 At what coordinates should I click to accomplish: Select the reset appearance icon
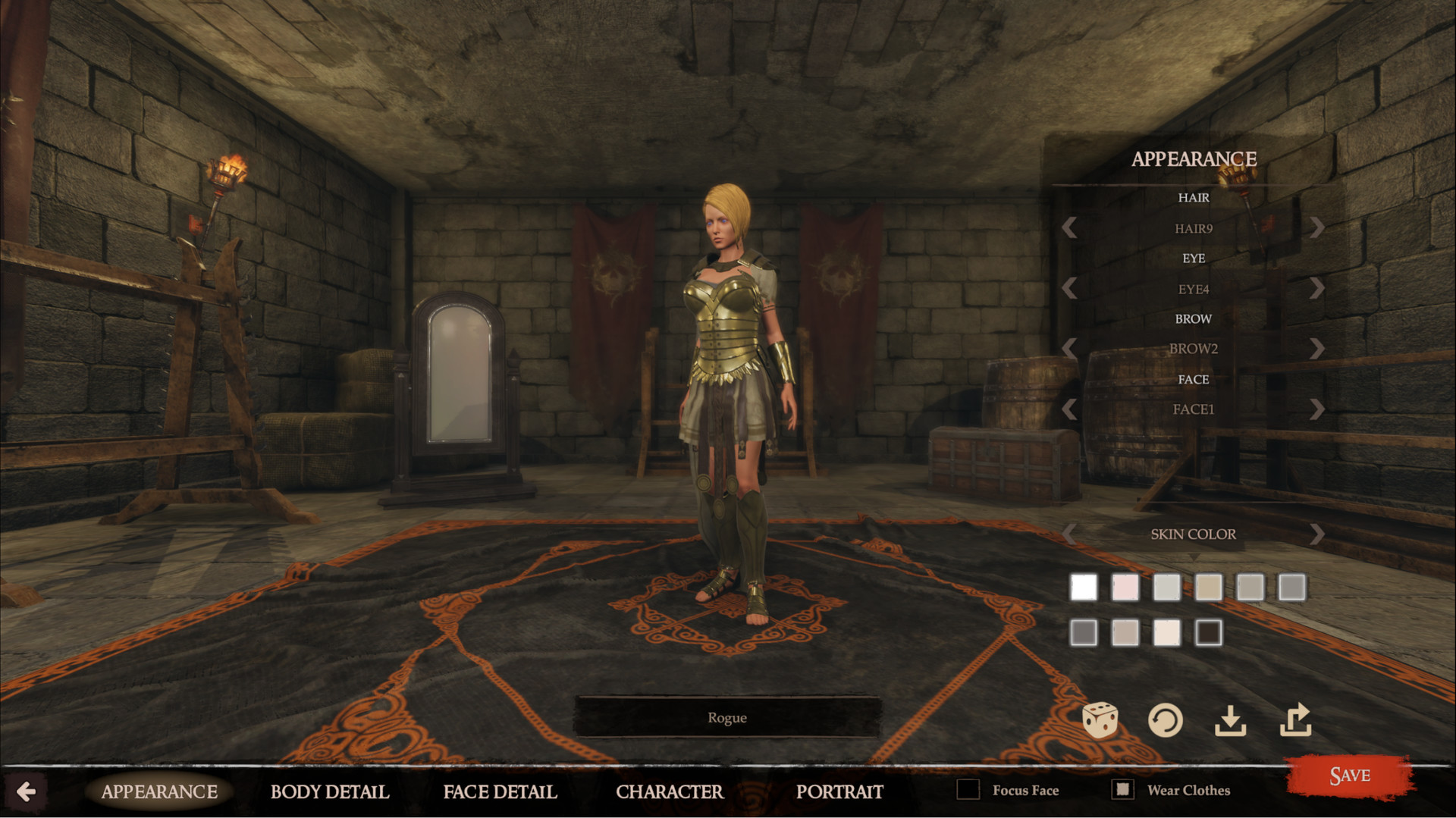(x=1167, y=720)
